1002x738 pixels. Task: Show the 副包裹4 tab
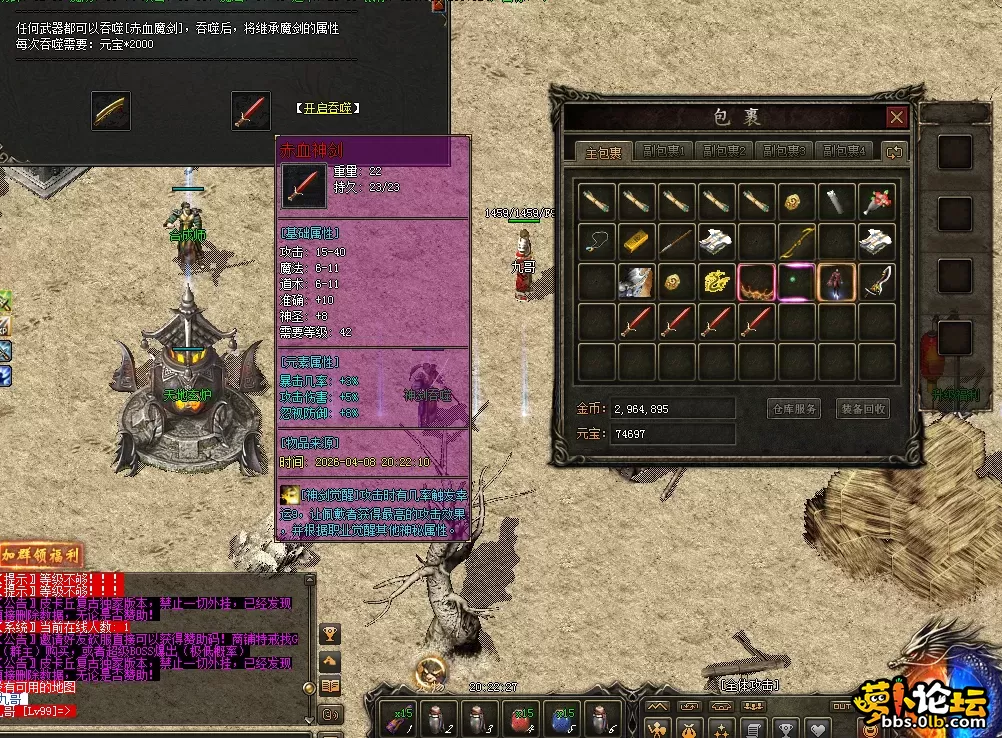(x=843, y=152)
